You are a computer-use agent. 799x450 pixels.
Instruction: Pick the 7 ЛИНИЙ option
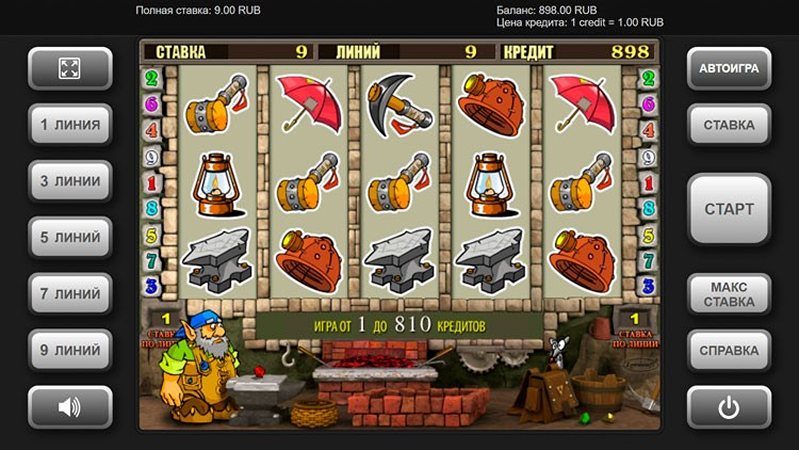[69, 294]
